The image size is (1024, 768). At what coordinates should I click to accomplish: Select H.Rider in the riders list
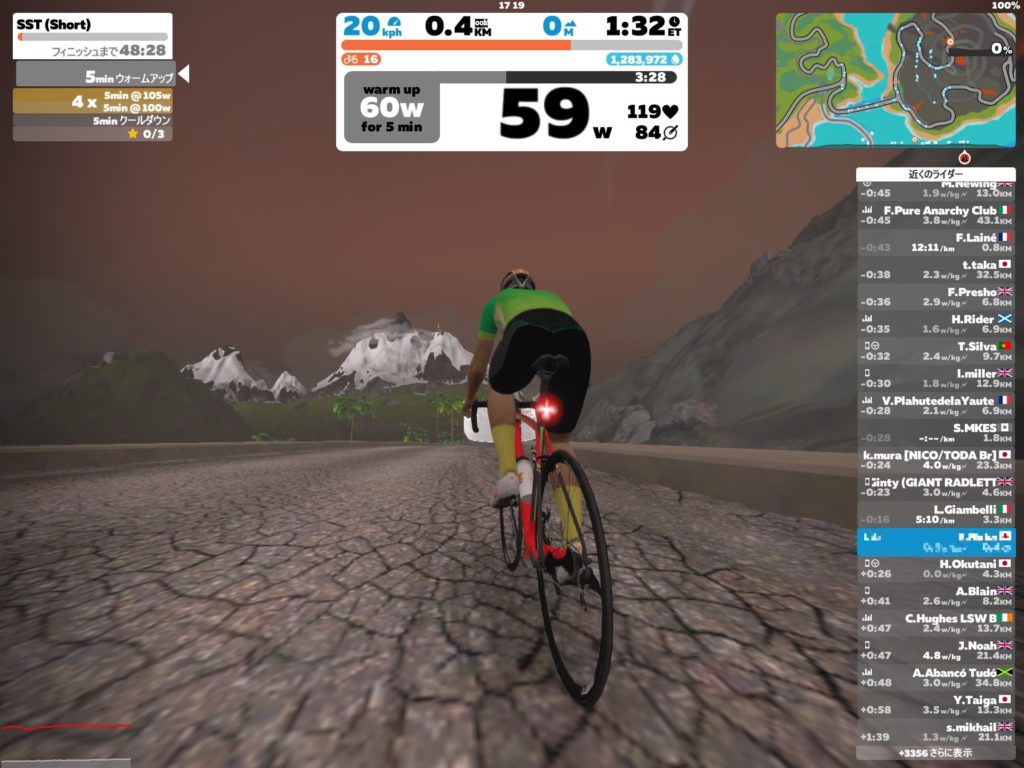pos(935,323)
